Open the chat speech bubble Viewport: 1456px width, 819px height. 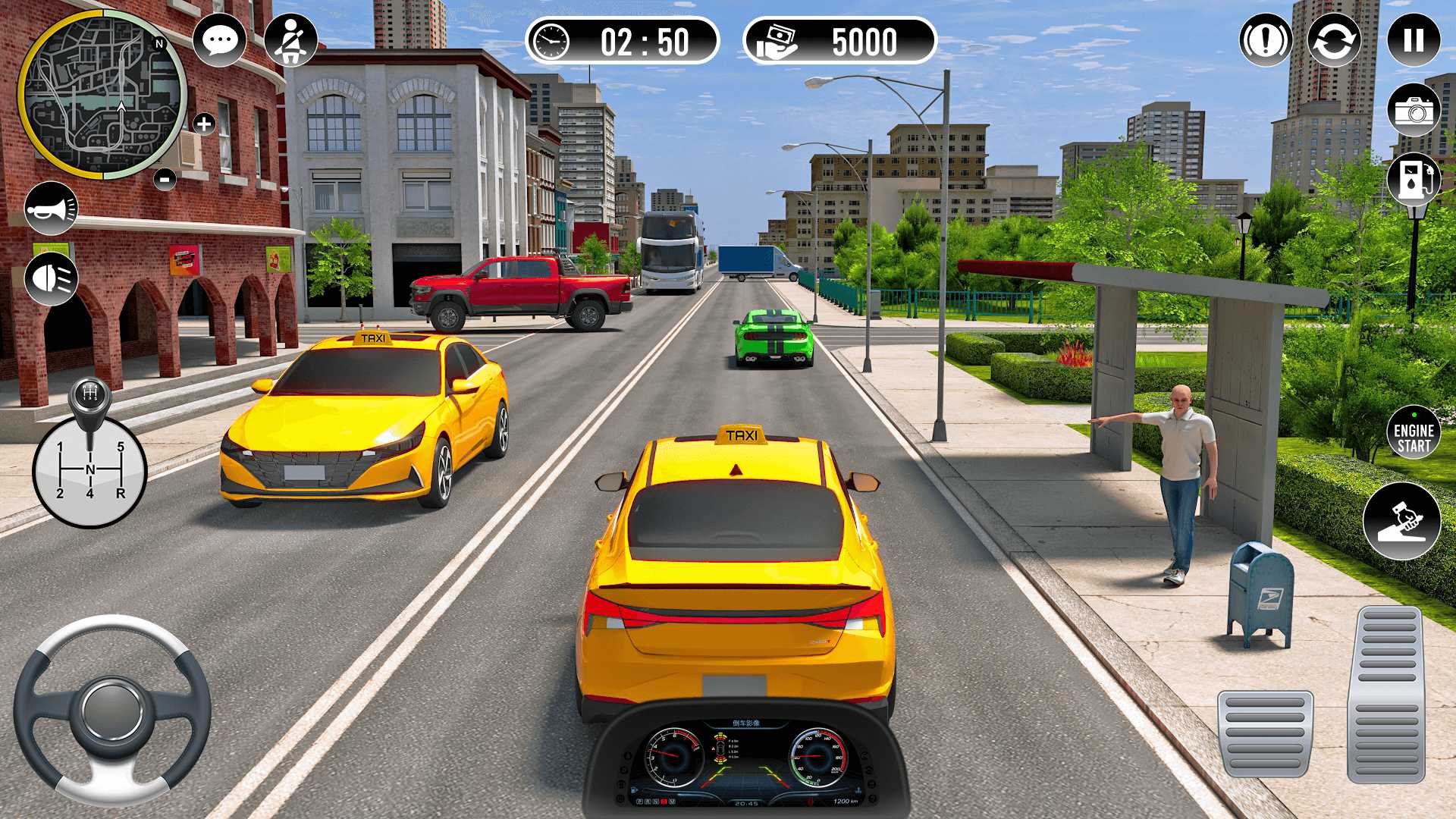pos(220,39)
